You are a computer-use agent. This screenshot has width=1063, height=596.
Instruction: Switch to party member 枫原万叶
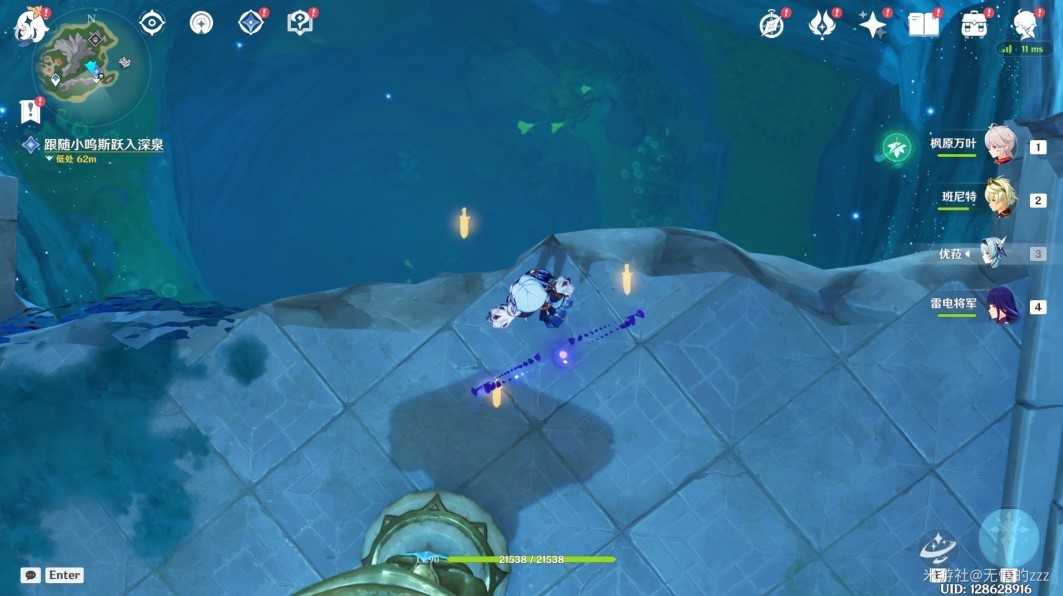pos(1000,146)
